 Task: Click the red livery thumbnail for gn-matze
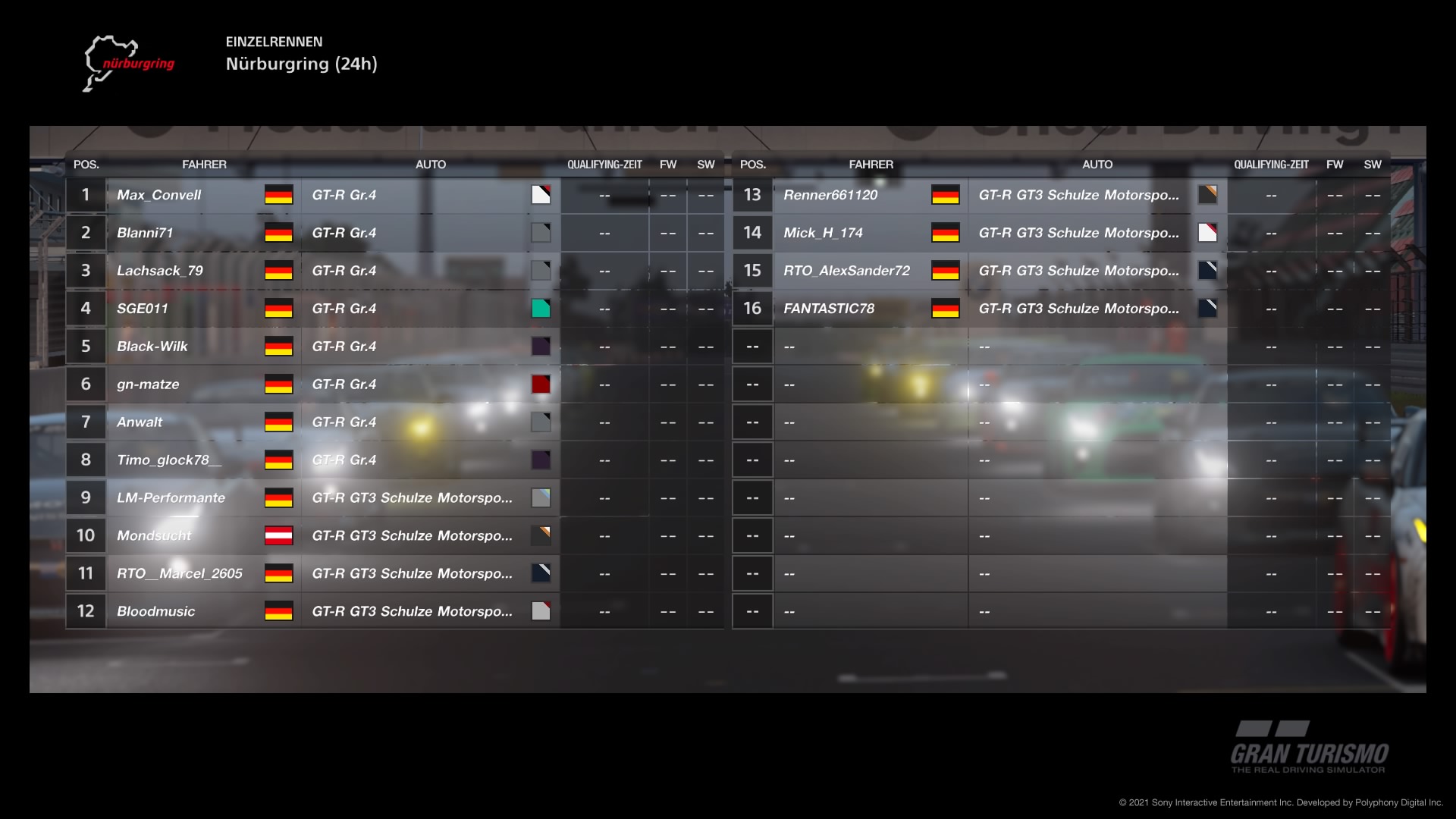pos(541,384)
